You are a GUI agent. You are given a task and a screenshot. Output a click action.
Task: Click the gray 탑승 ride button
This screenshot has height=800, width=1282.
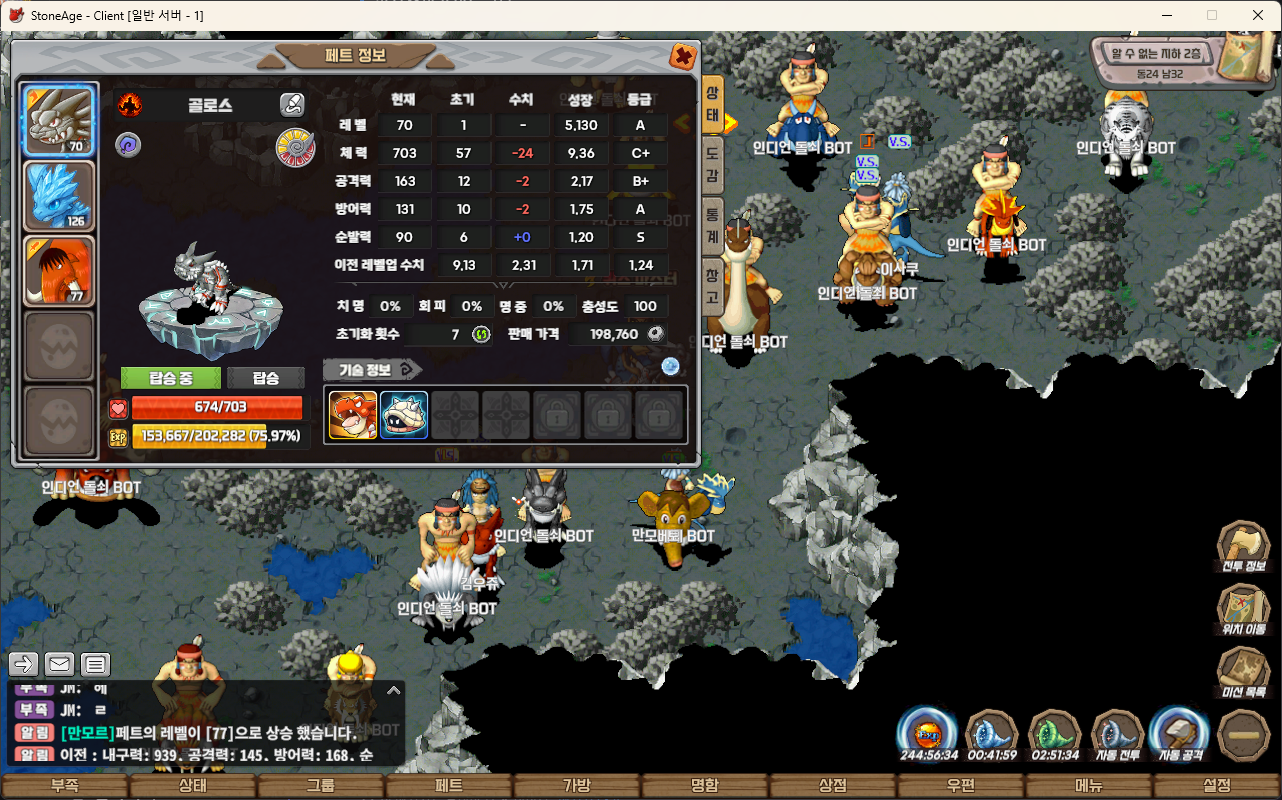[x=265, y=378]
